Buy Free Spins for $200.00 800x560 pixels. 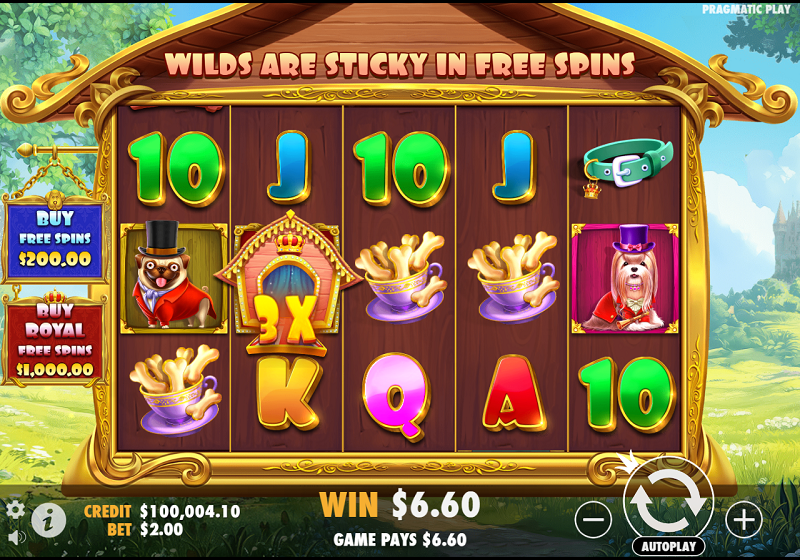(55, 238)
